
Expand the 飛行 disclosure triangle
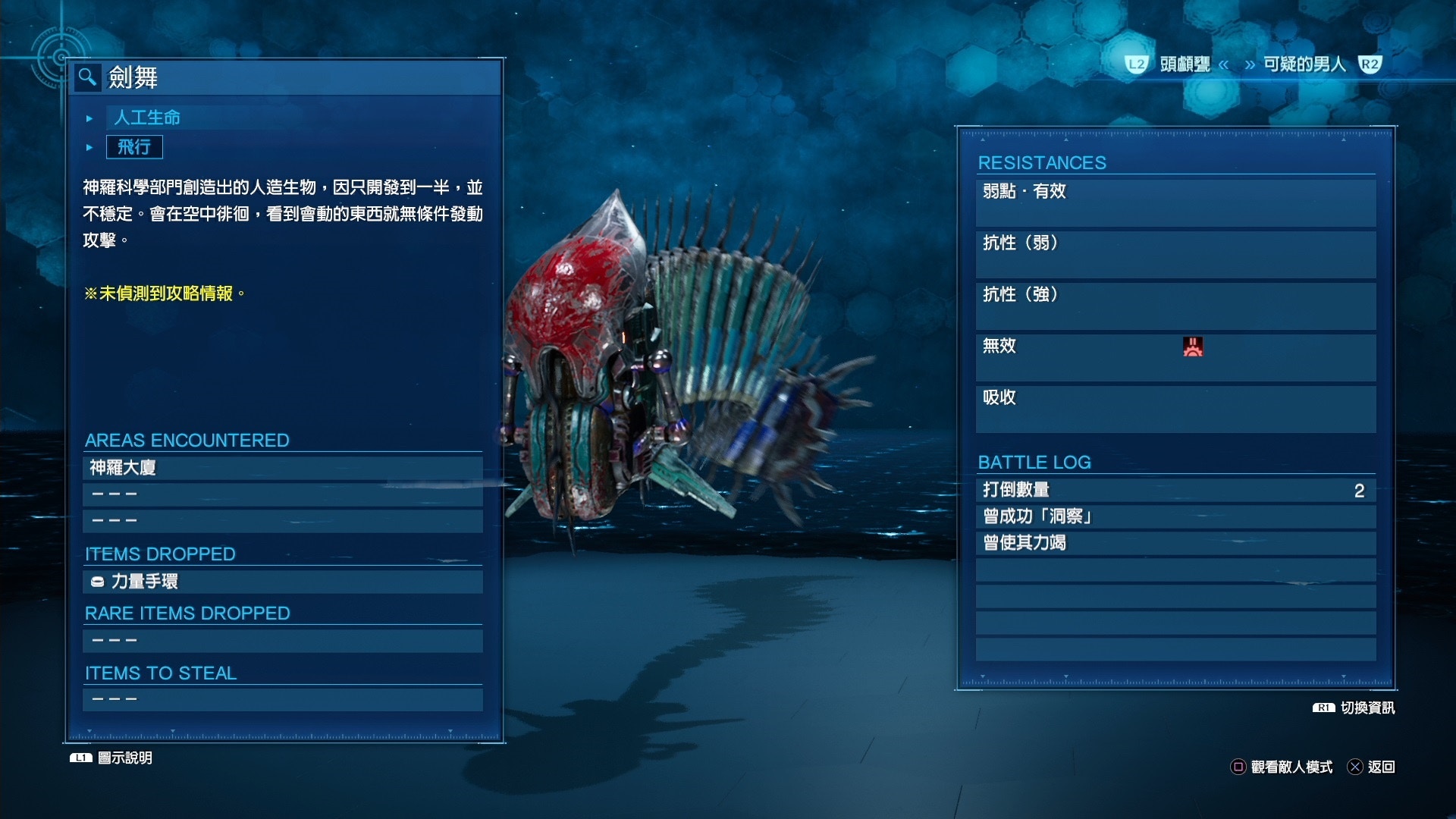(x=89, y=147)
